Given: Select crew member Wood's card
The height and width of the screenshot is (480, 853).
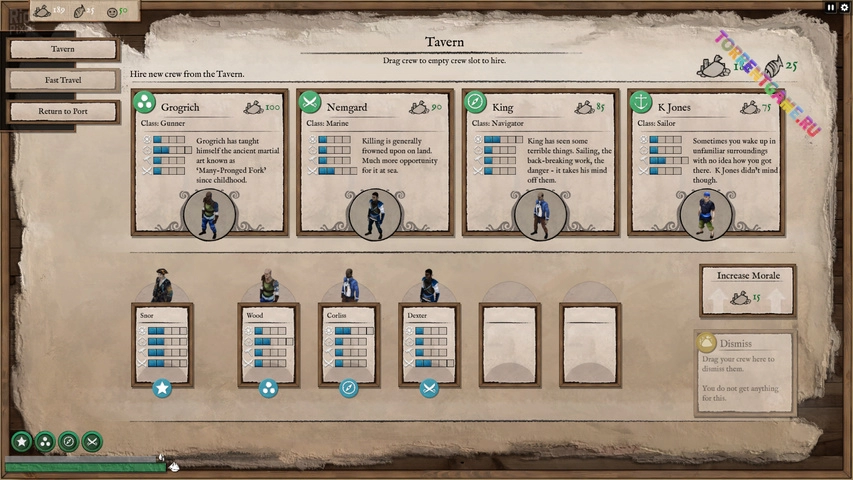Looking at the screenshot, I should point(268,343).
